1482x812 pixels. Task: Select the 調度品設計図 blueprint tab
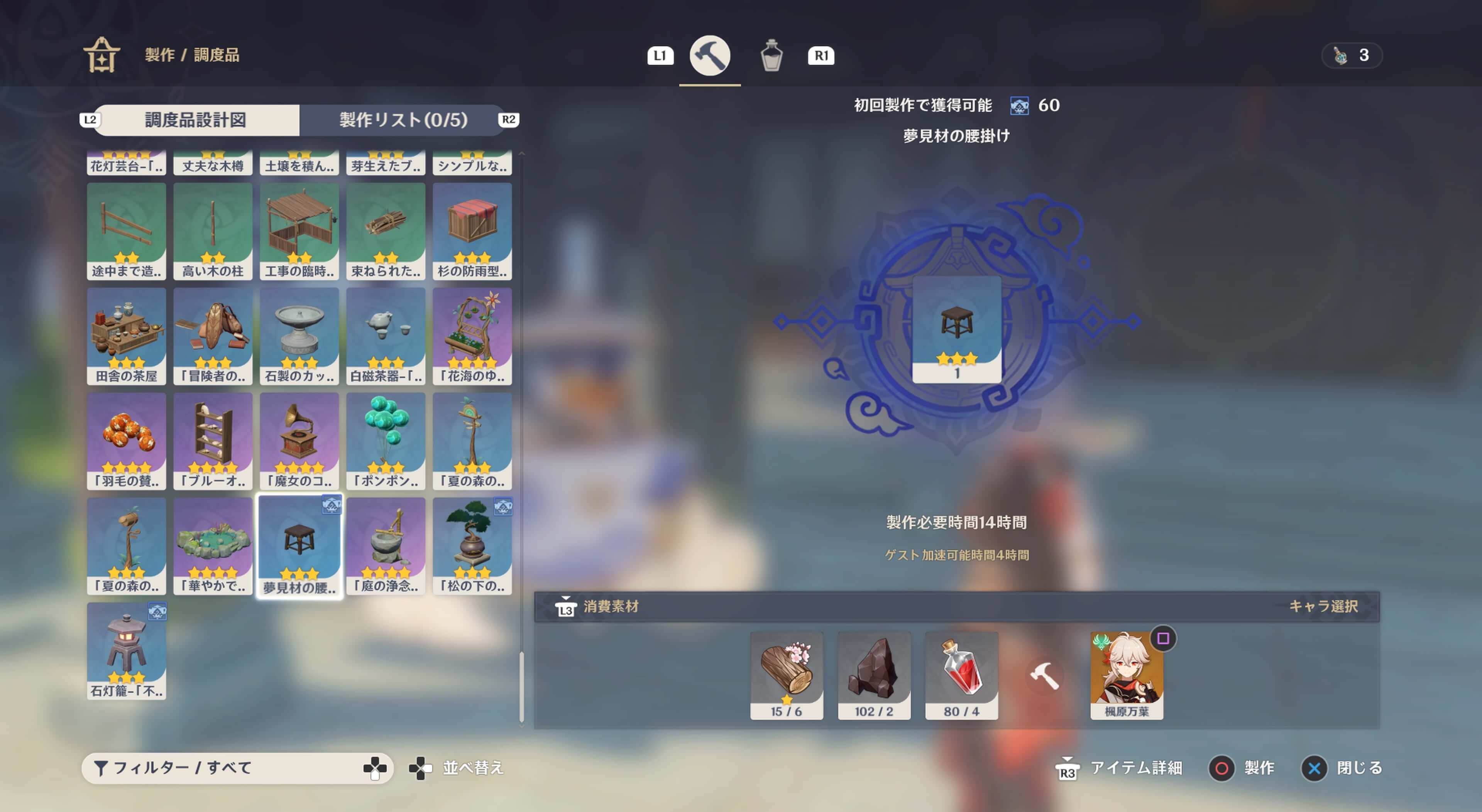point(196,120)
